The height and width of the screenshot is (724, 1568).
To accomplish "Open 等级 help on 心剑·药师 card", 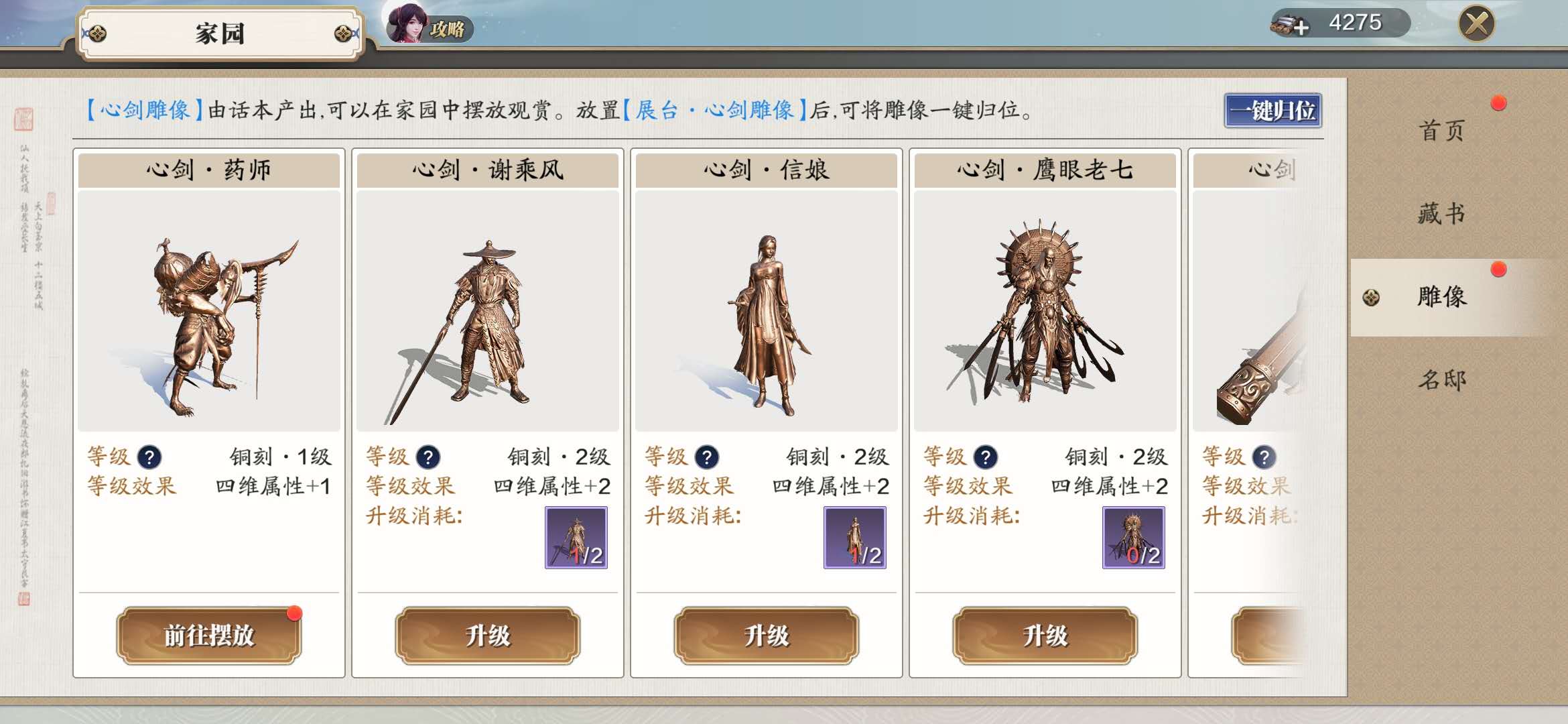I will click(149, 457).
